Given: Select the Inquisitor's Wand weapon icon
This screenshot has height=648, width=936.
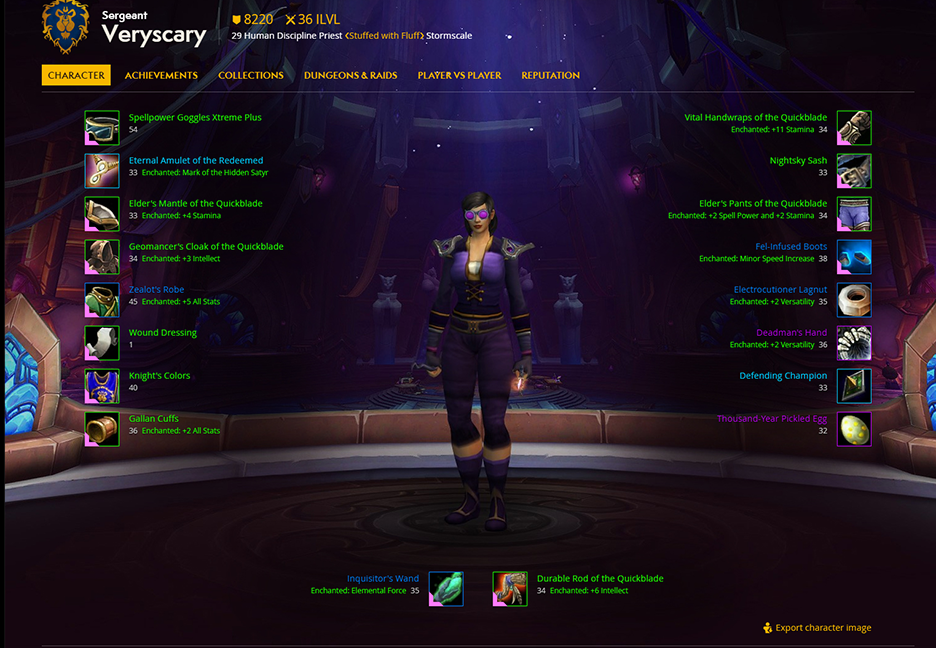Looking at the screenshot, I should (446, 589).
